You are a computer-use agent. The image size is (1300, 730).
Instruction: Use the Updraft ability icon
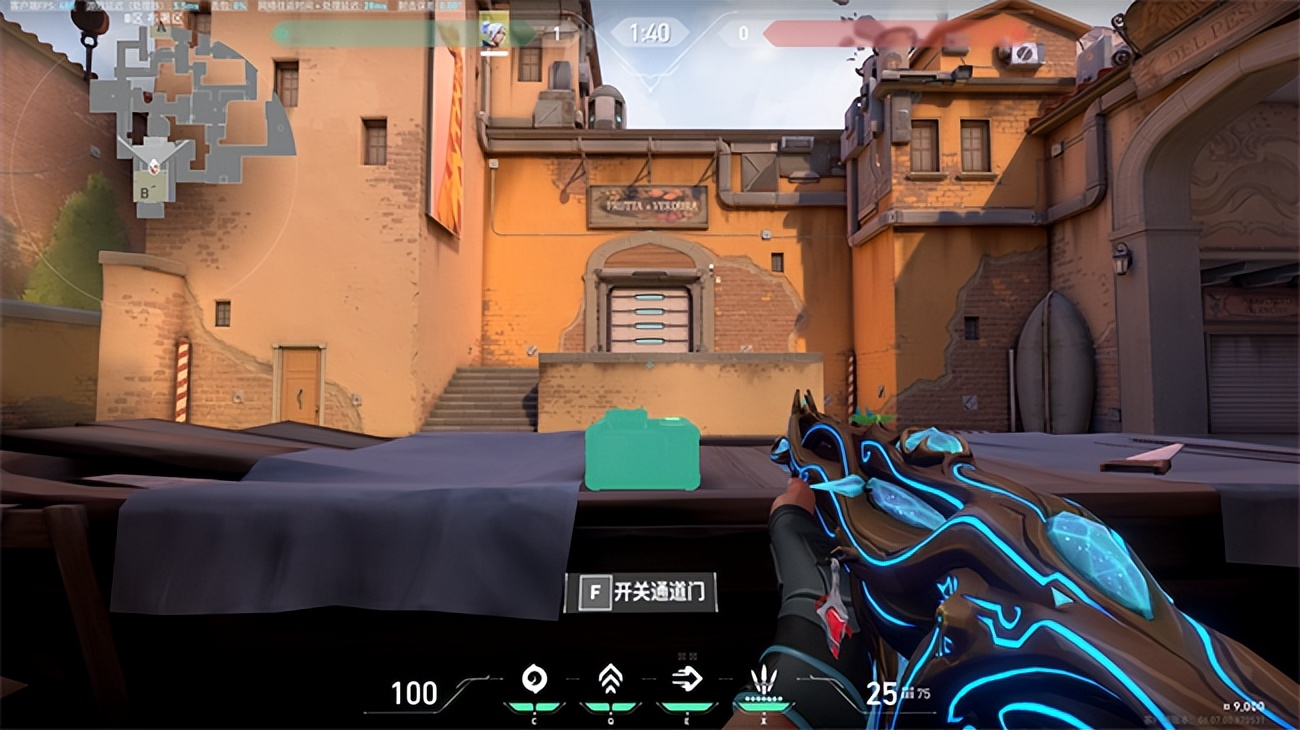coord(610,680)
